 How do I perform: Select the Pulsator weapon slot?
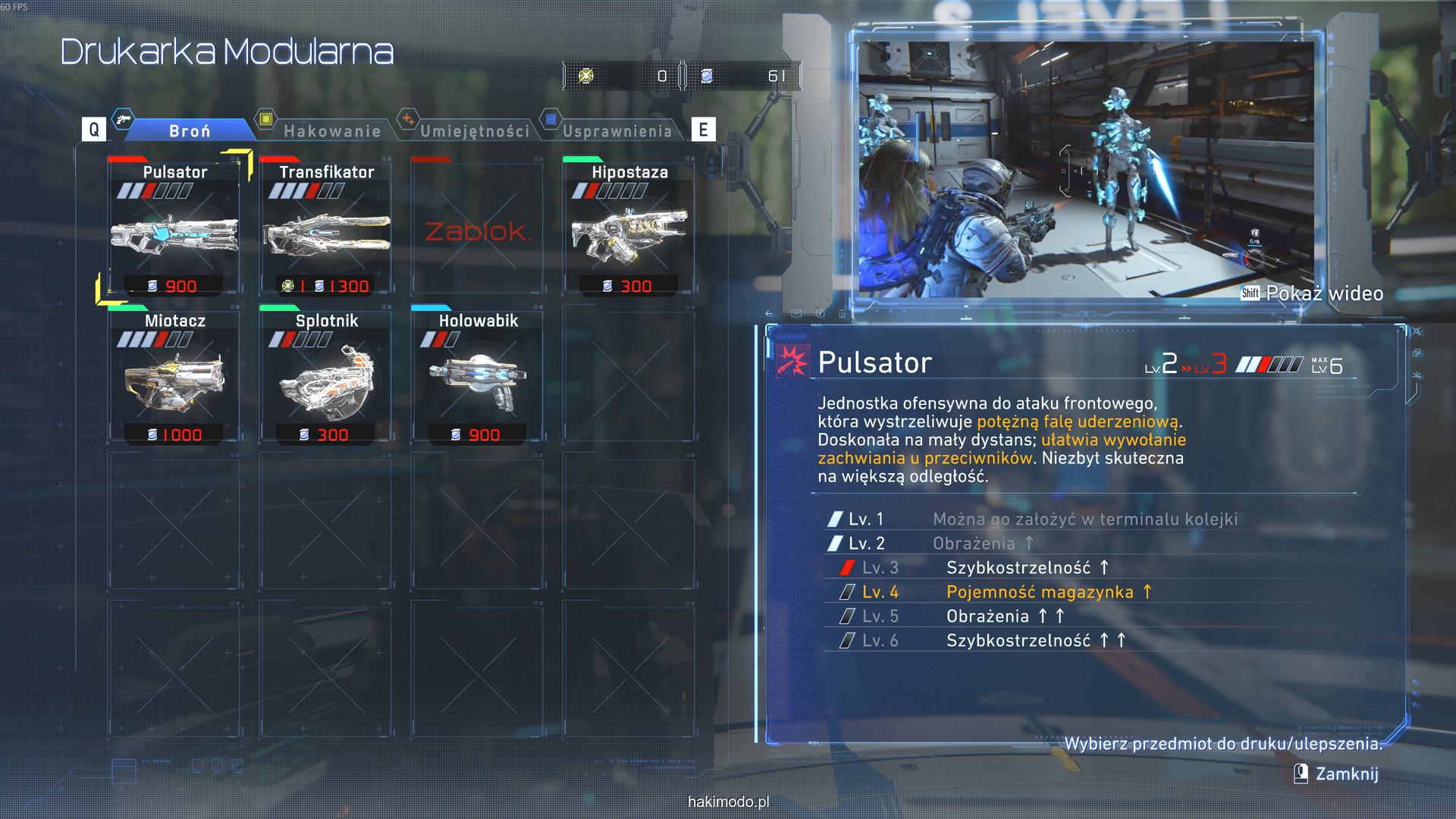[174, 227]
